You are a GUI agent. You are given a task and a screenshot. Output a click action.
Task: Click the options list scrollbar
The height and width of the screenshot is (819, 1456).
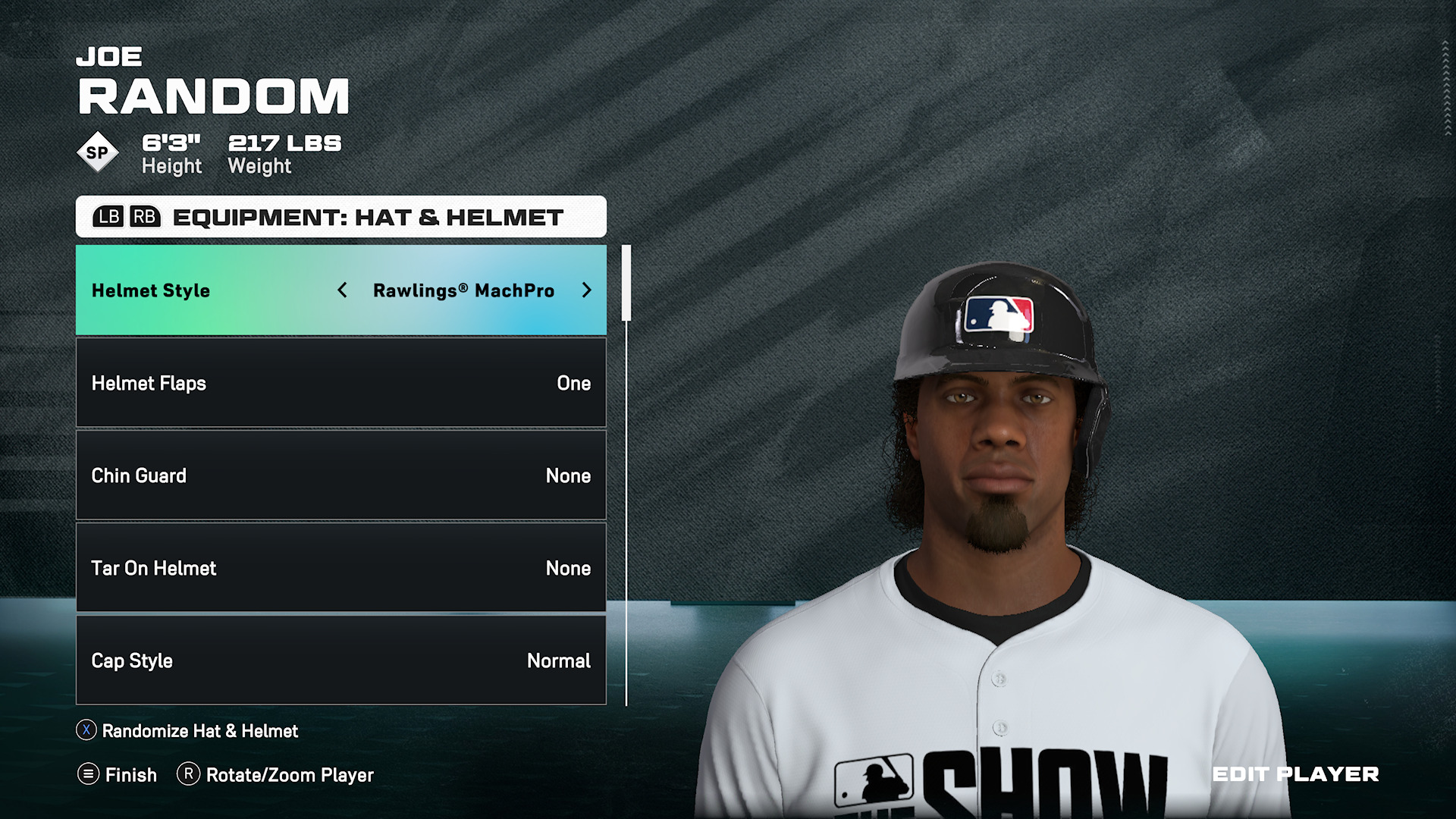[626, 284]
